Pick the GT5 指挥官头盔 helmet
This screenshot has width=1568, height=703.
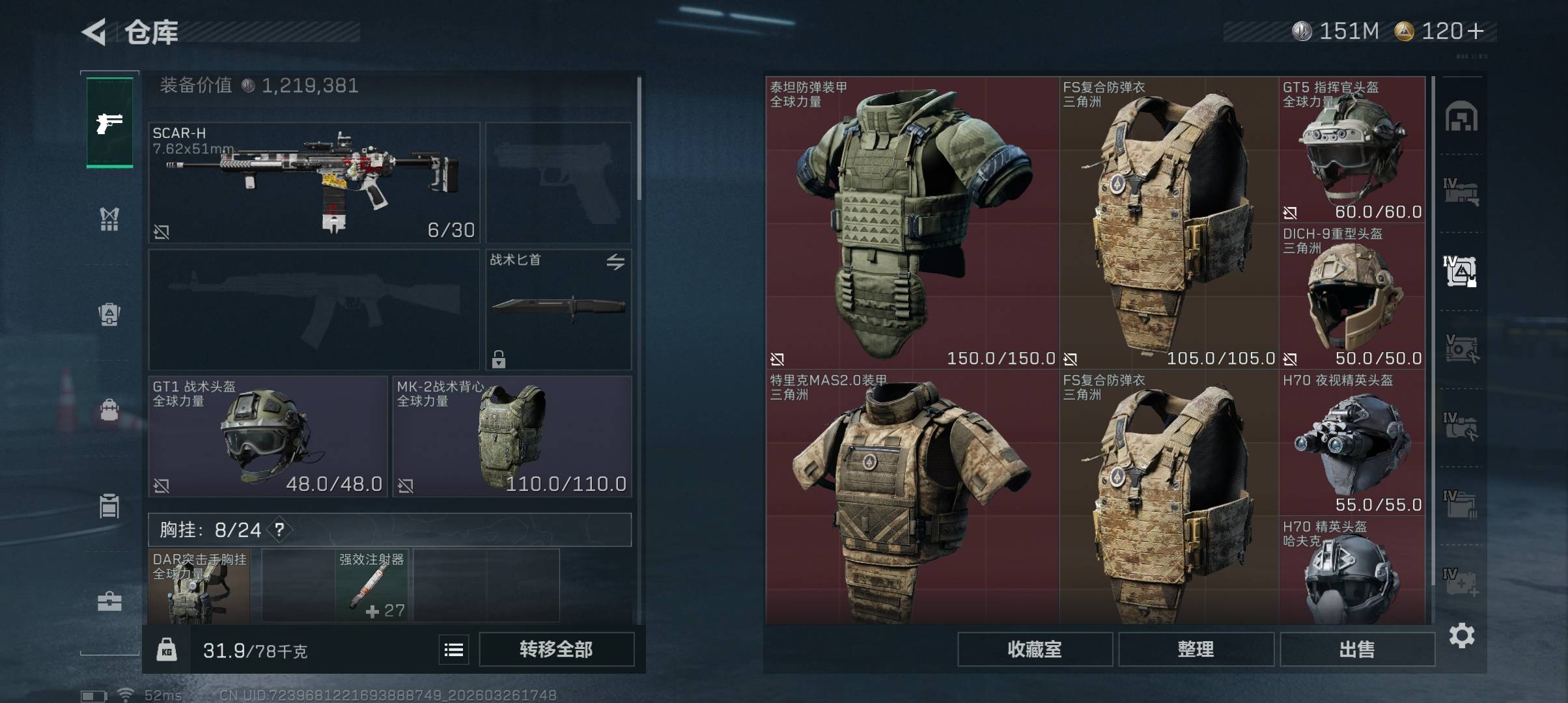point(1352,150)
